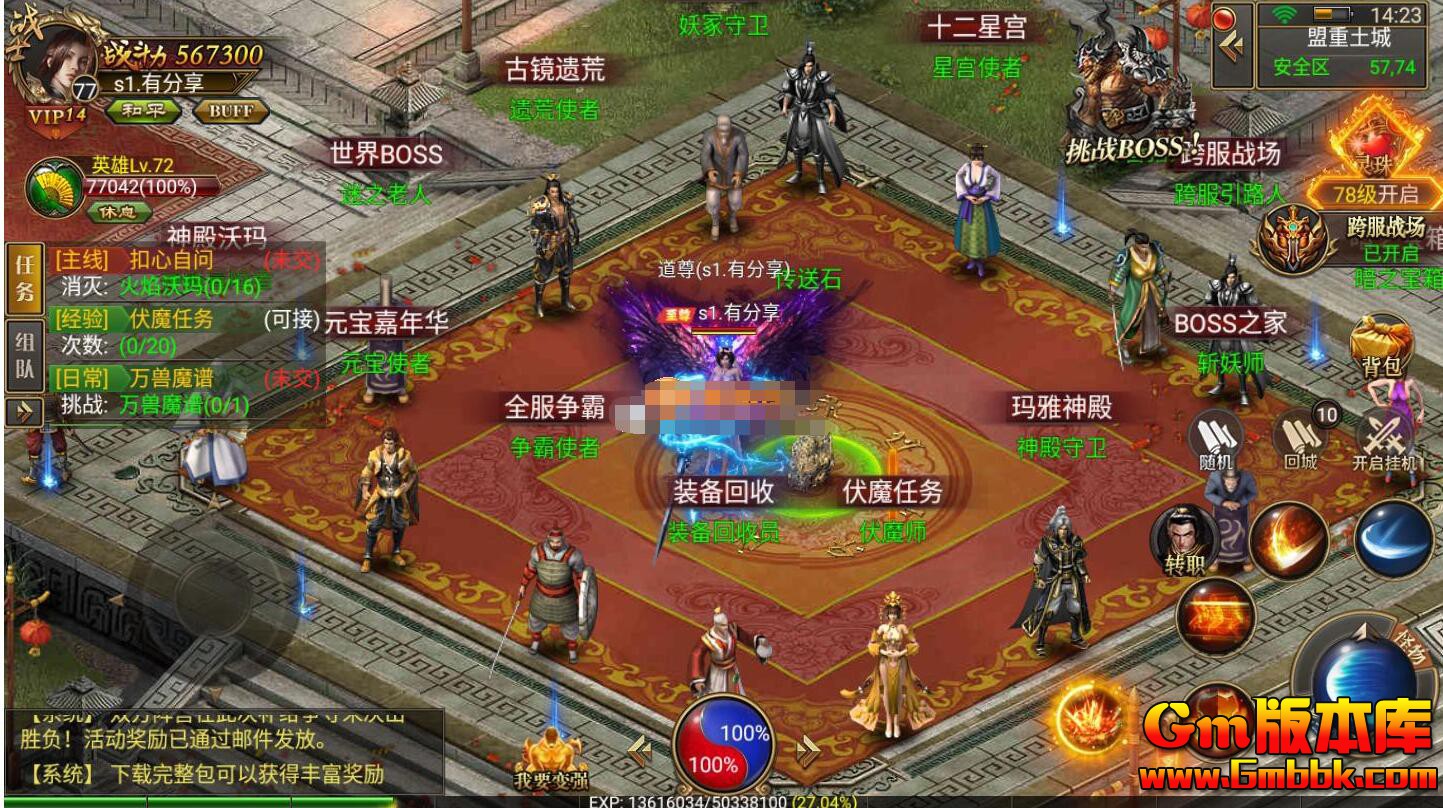Click the 灵珠 78级开启 flaming orb icon
The width and height of the screenshot is (1443, 808).
click(1379, 160)
